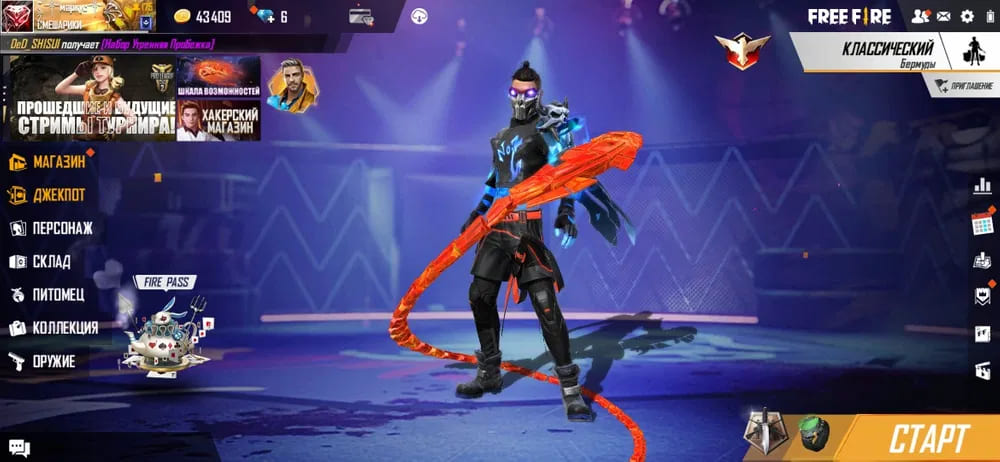Open the ДЖЕКПОТ menu entry
The width and height of the screenshot is (1000, 462).
58,194
